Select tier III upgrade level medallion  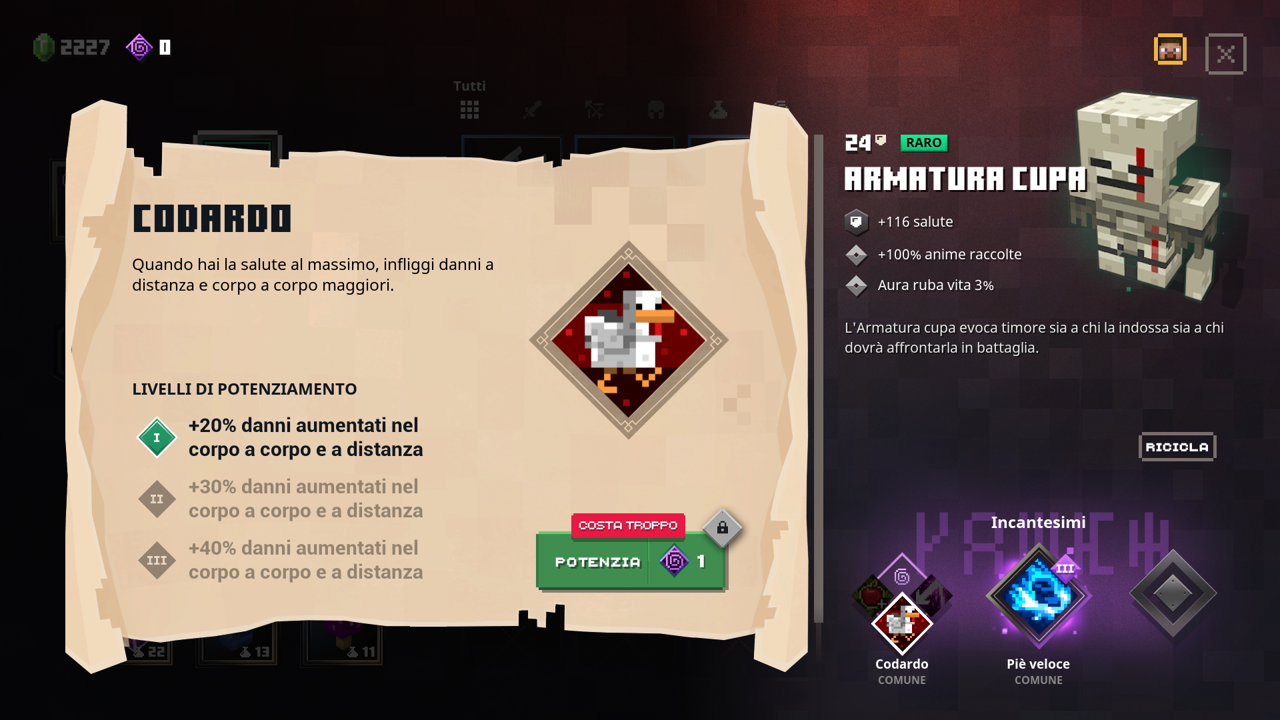tap(156, 561)
